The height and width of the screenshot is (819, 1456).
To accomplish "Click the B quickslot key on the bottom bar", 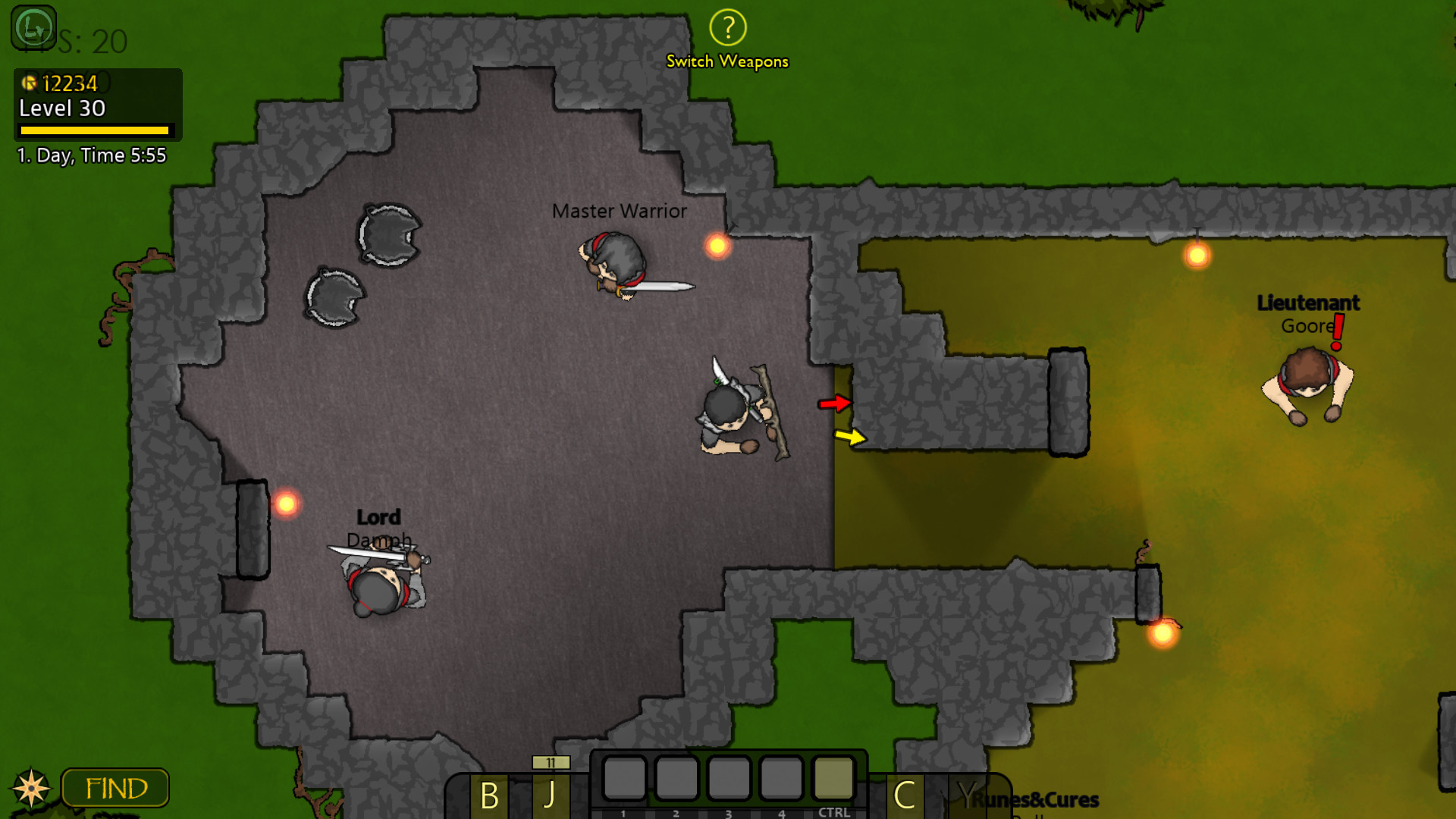I will (x=488, y=794).
